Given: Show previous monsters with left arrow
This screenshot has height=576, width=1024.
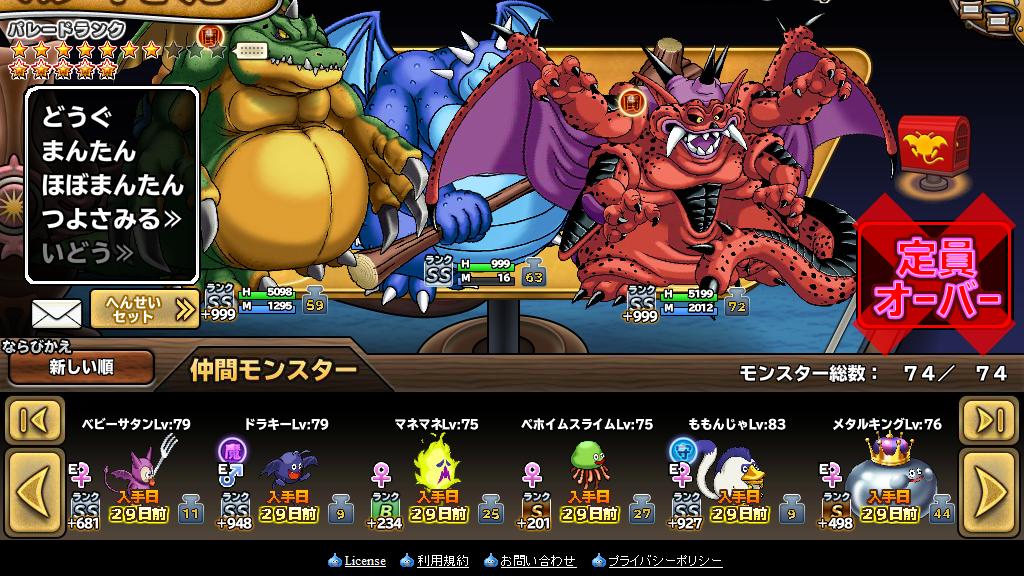Looking at the screenshot, I should click(35, 490).
